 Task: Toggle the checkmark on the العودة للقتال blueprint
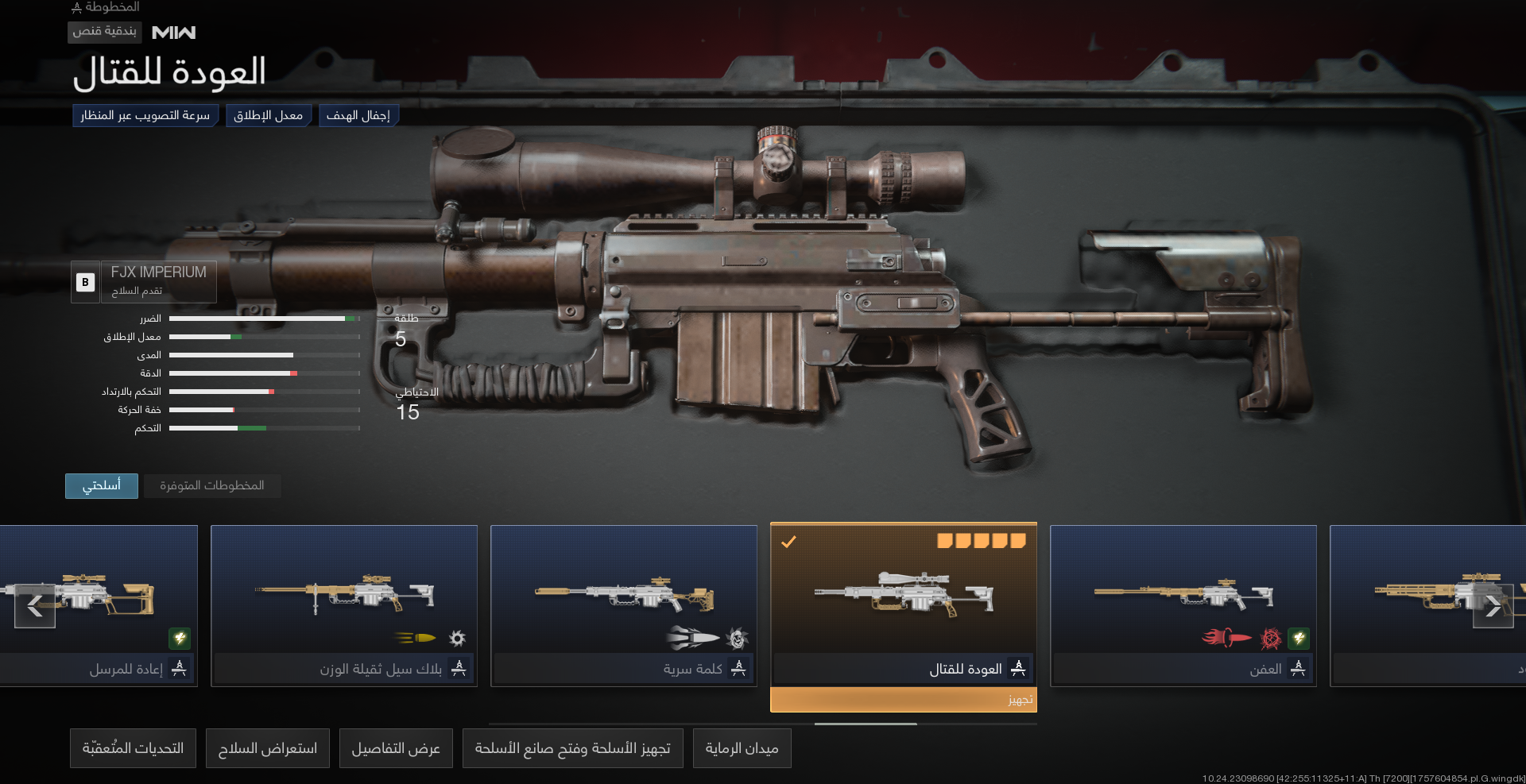click(789, 543)
